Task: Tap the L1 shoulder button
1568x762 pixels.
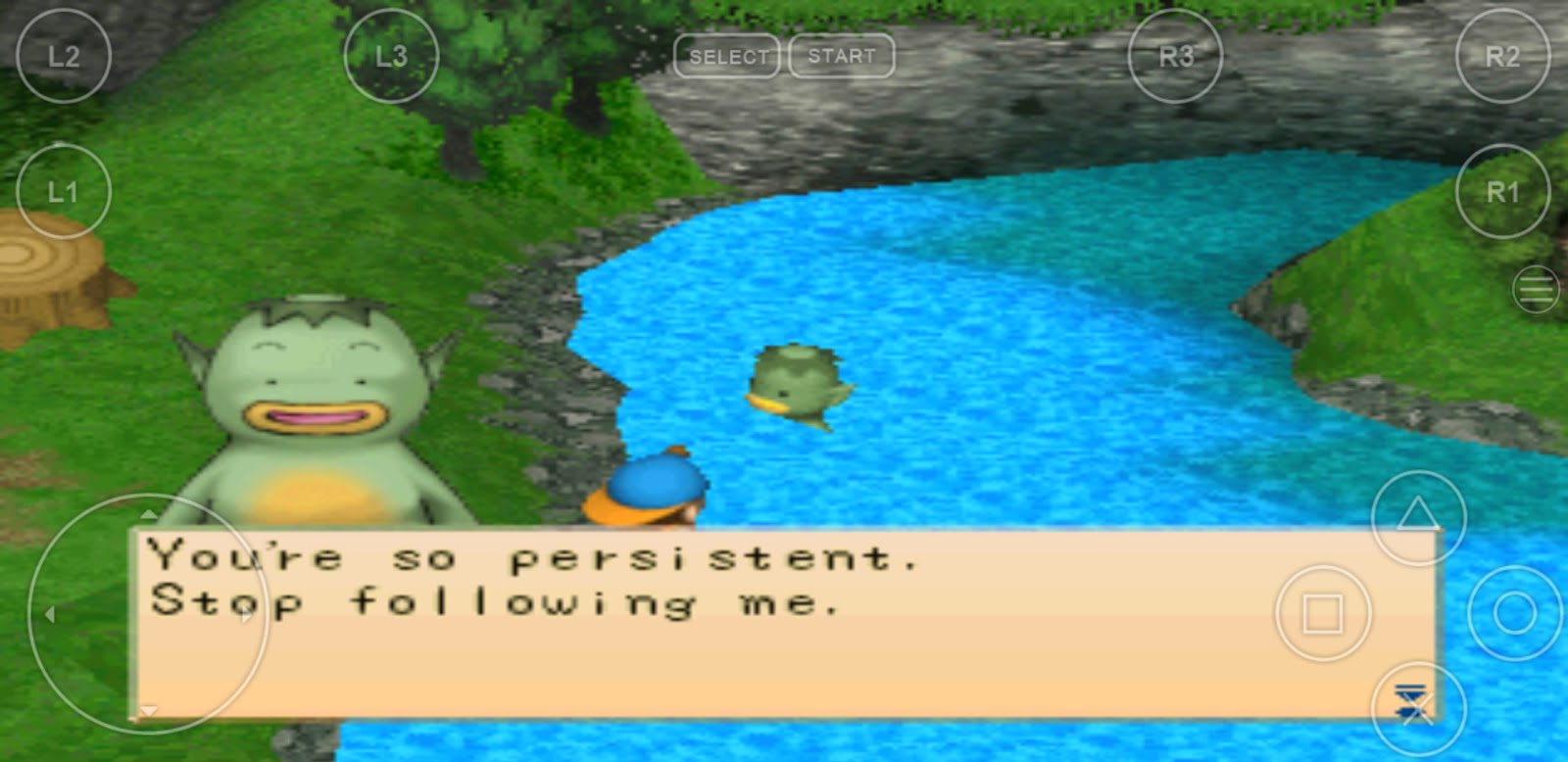Action: (64, 192)
